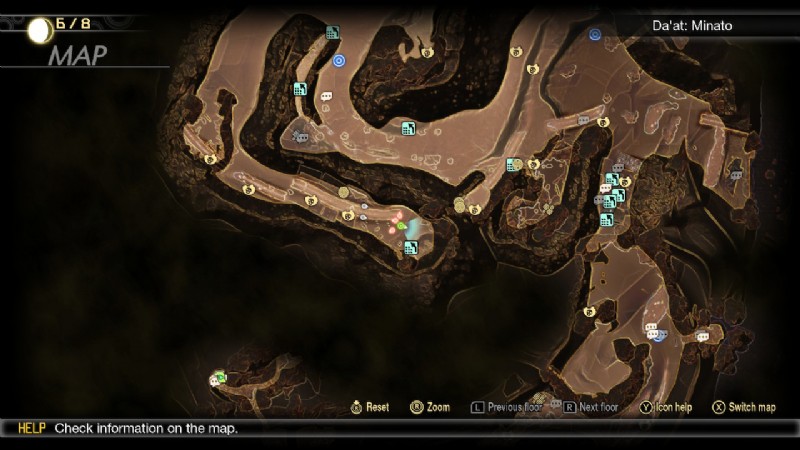Screen dimensions: 800x450
Task: Click the blue ring marker nearest the Da'at: Minato label
Action: pos(594,35)
